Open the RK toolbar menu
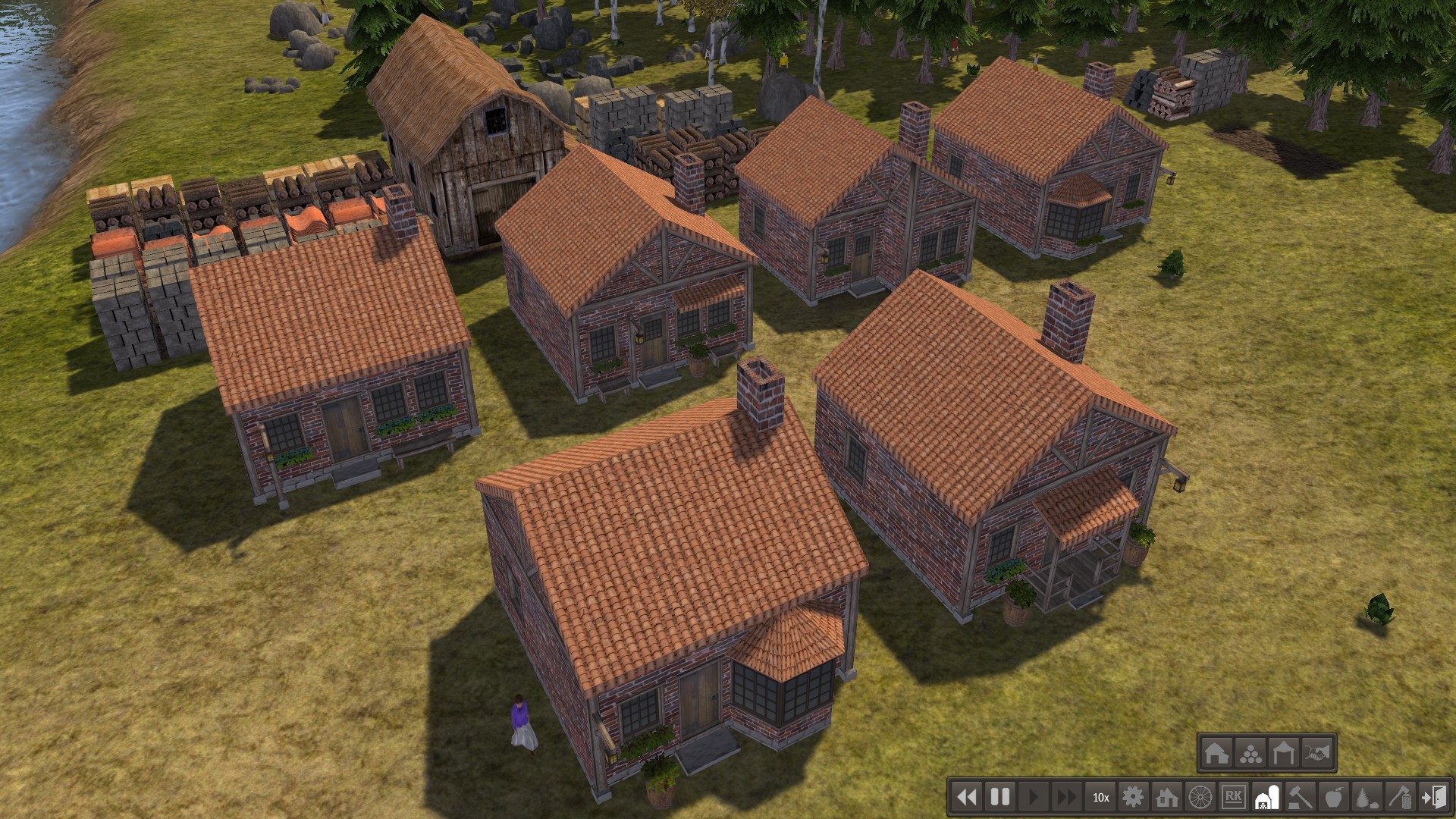1456x819 pixels. (x=1233, y=797)
